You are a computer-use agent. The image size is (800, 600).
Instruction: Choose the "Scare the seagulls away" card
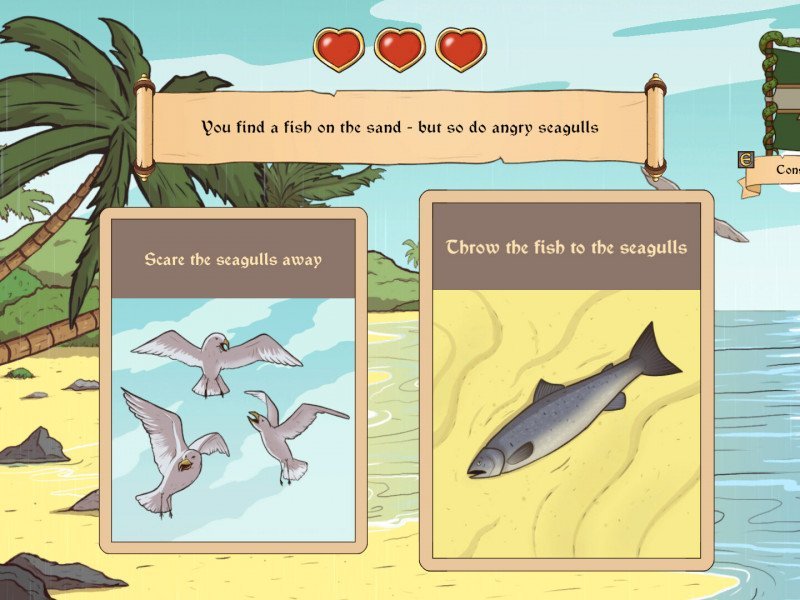point(233,380)
